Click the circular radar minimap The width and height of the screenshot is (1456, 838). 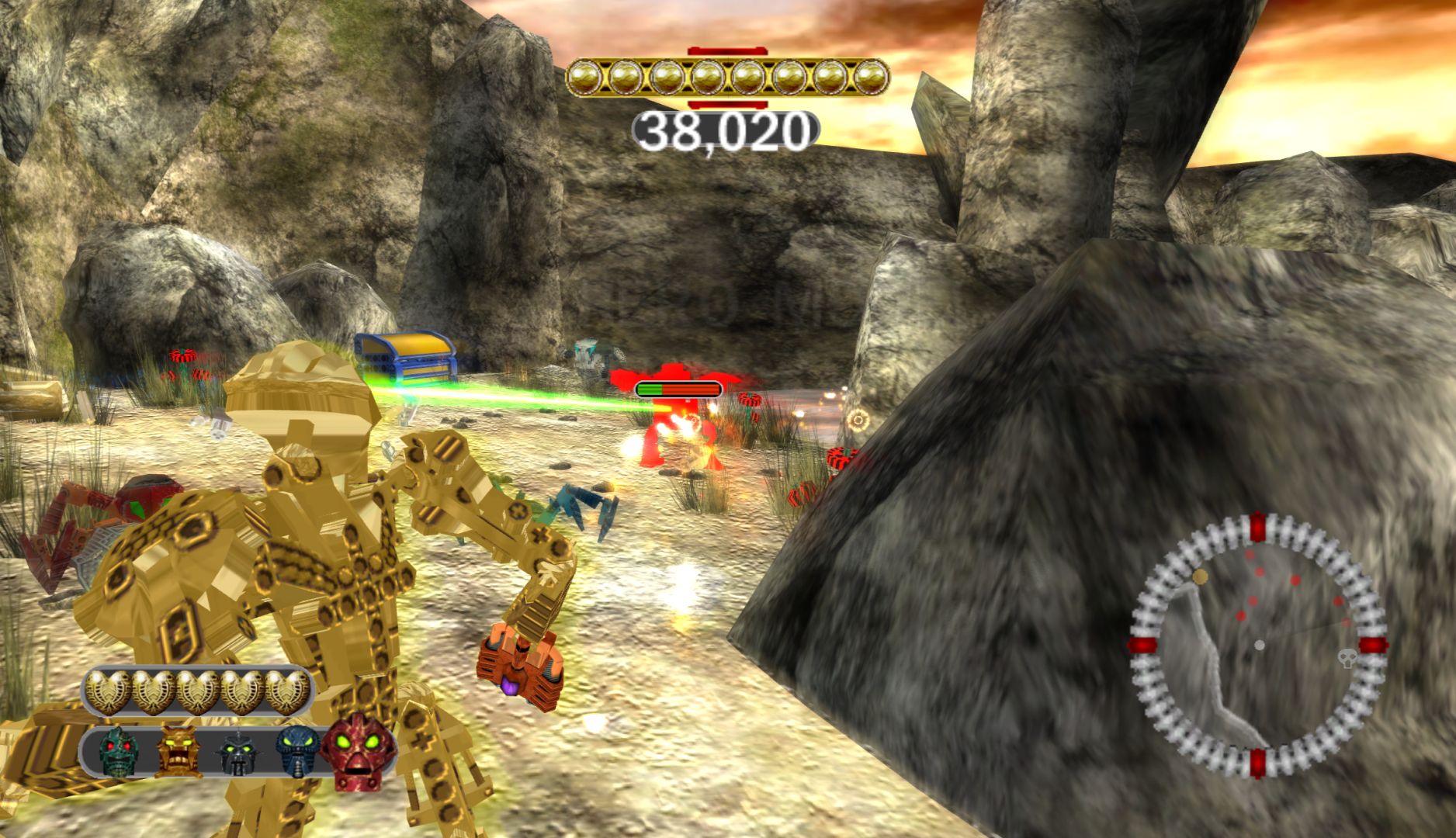(1257, 646)
